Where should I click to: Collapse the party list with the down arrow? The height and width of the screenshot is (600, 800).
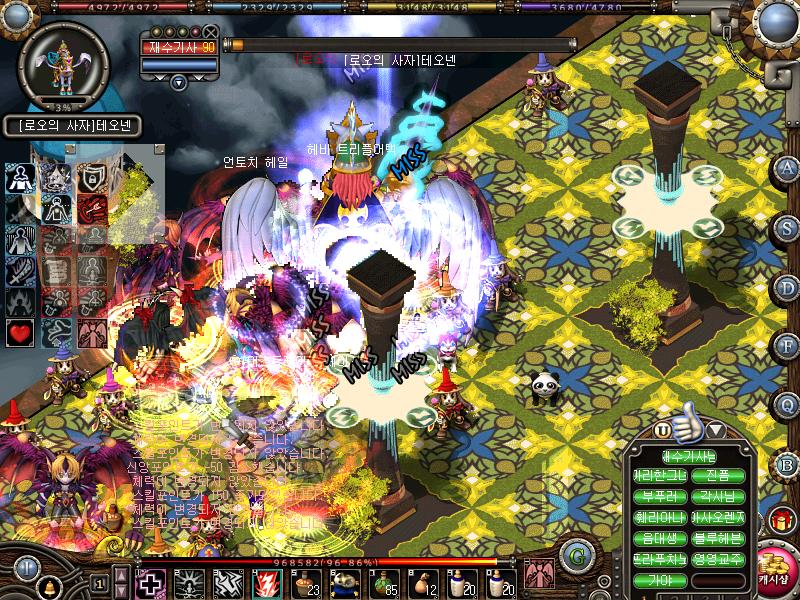[716, 430]
